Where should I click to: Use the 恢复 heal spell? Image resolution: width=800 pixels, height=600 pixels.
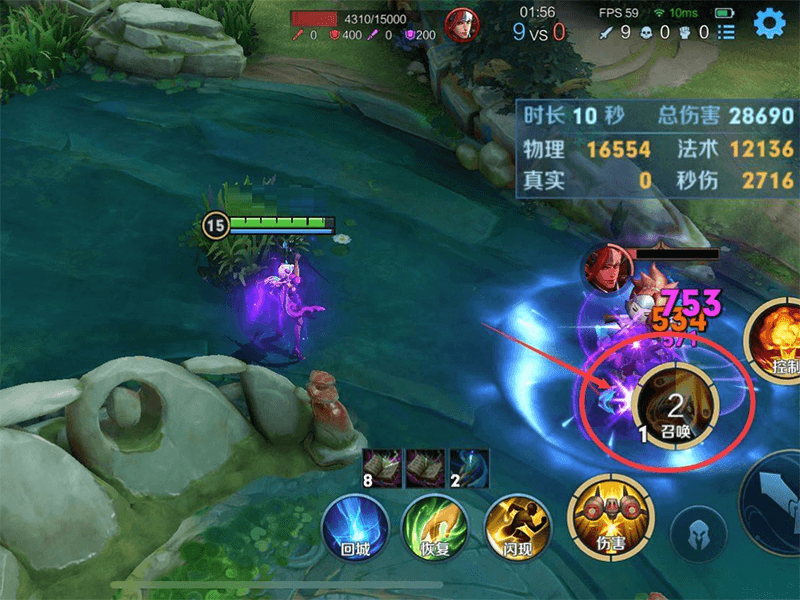pyautogui.click(x=435, y=526)
